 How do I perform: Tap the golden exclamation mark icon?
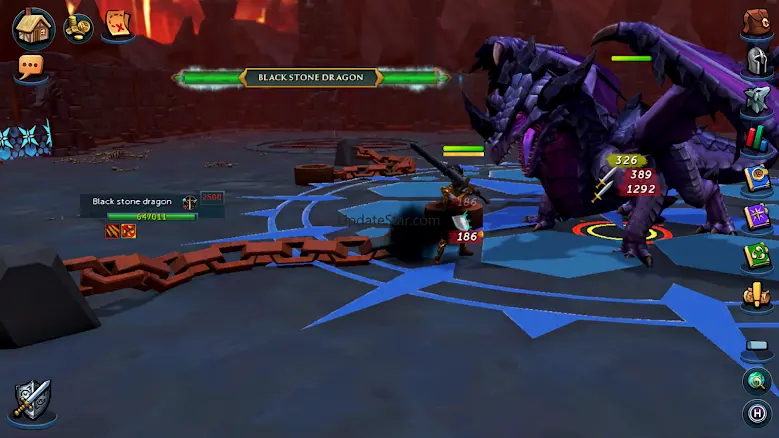click(x=757, y=296)
